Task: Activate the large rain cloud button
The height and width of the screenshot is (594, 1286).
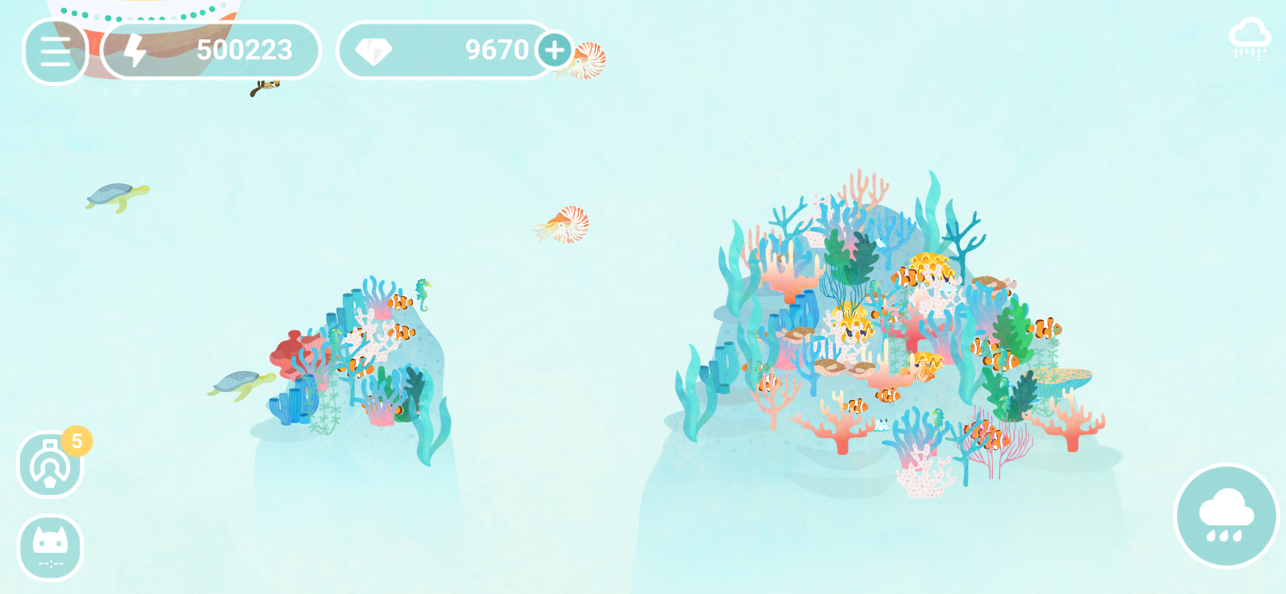Action: tap(1226, 515)
